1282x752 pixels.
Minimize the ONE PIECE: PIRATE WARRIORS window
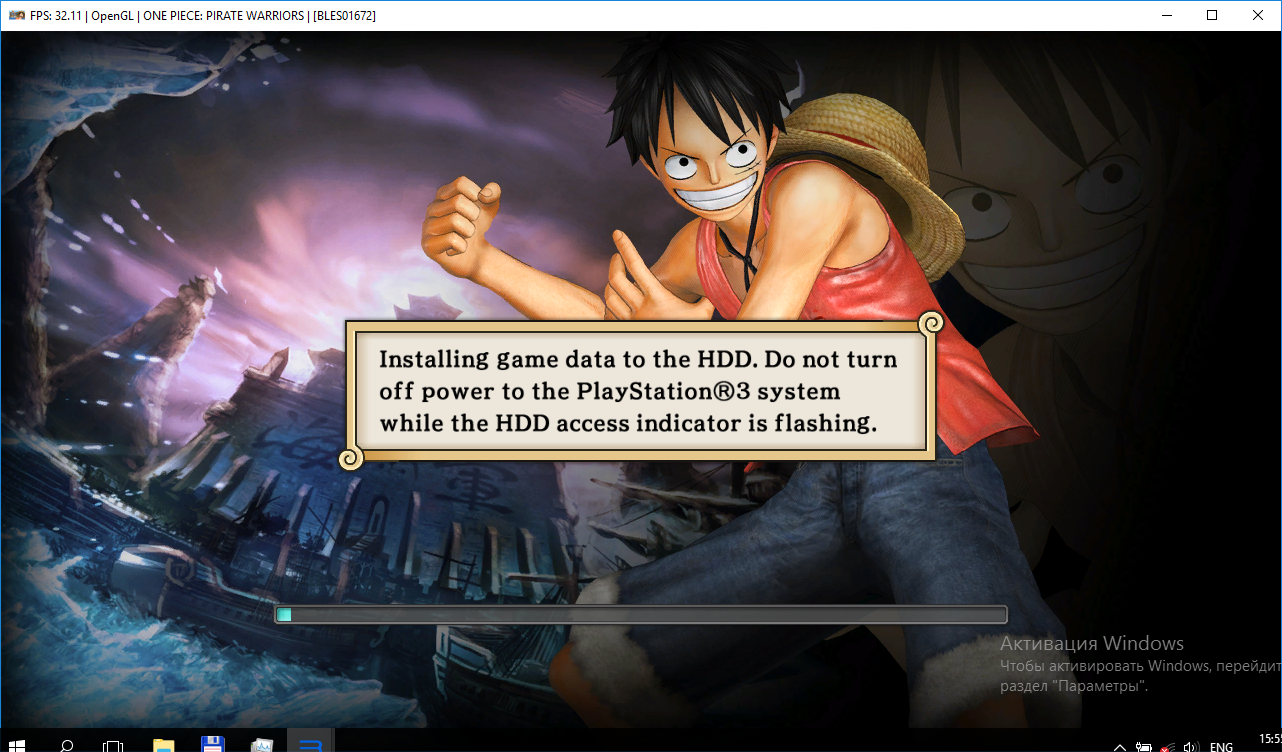1166,15
